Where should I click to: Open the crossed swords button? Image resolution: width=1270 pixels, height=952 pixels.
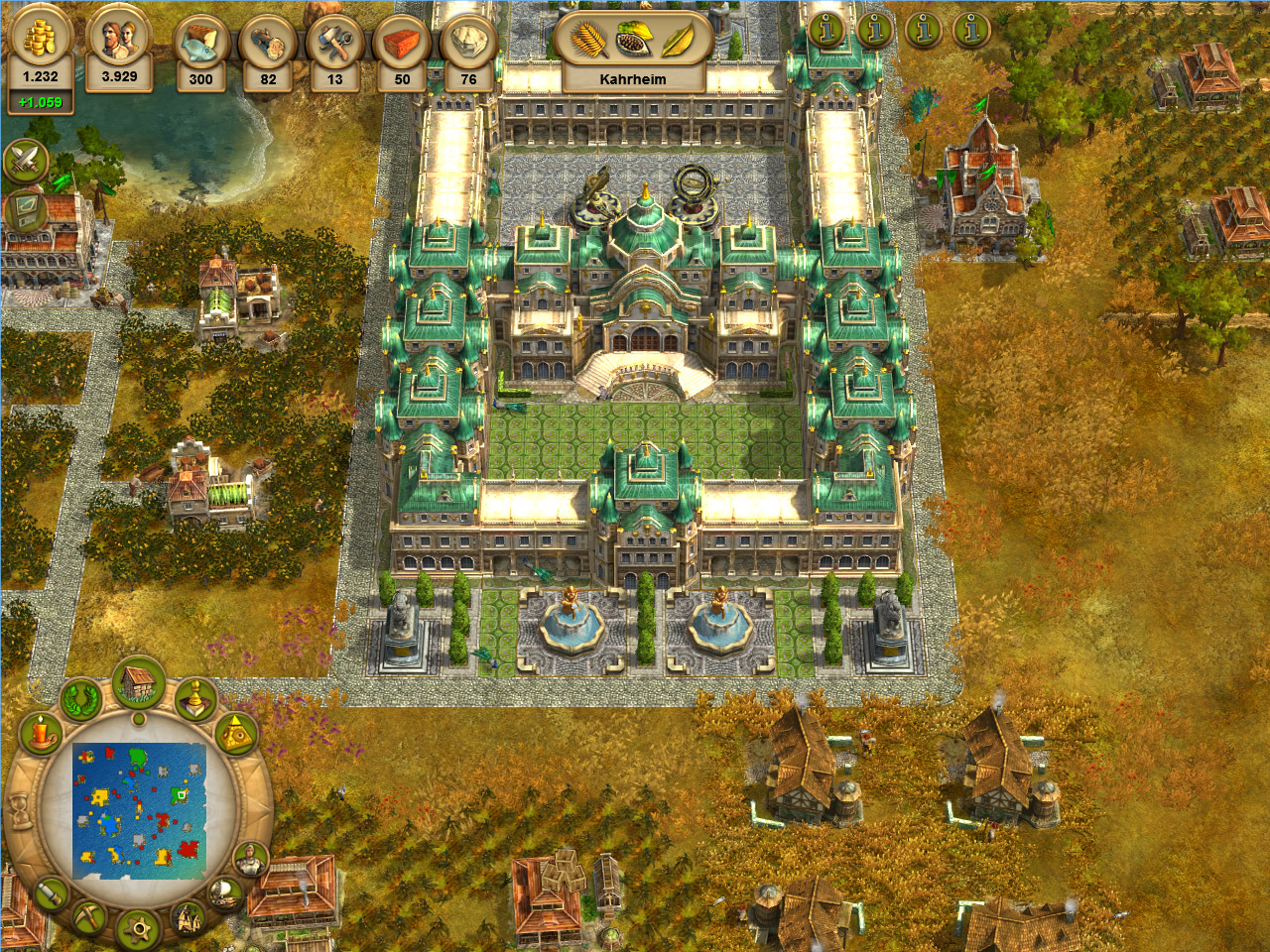tap(26, 161)
